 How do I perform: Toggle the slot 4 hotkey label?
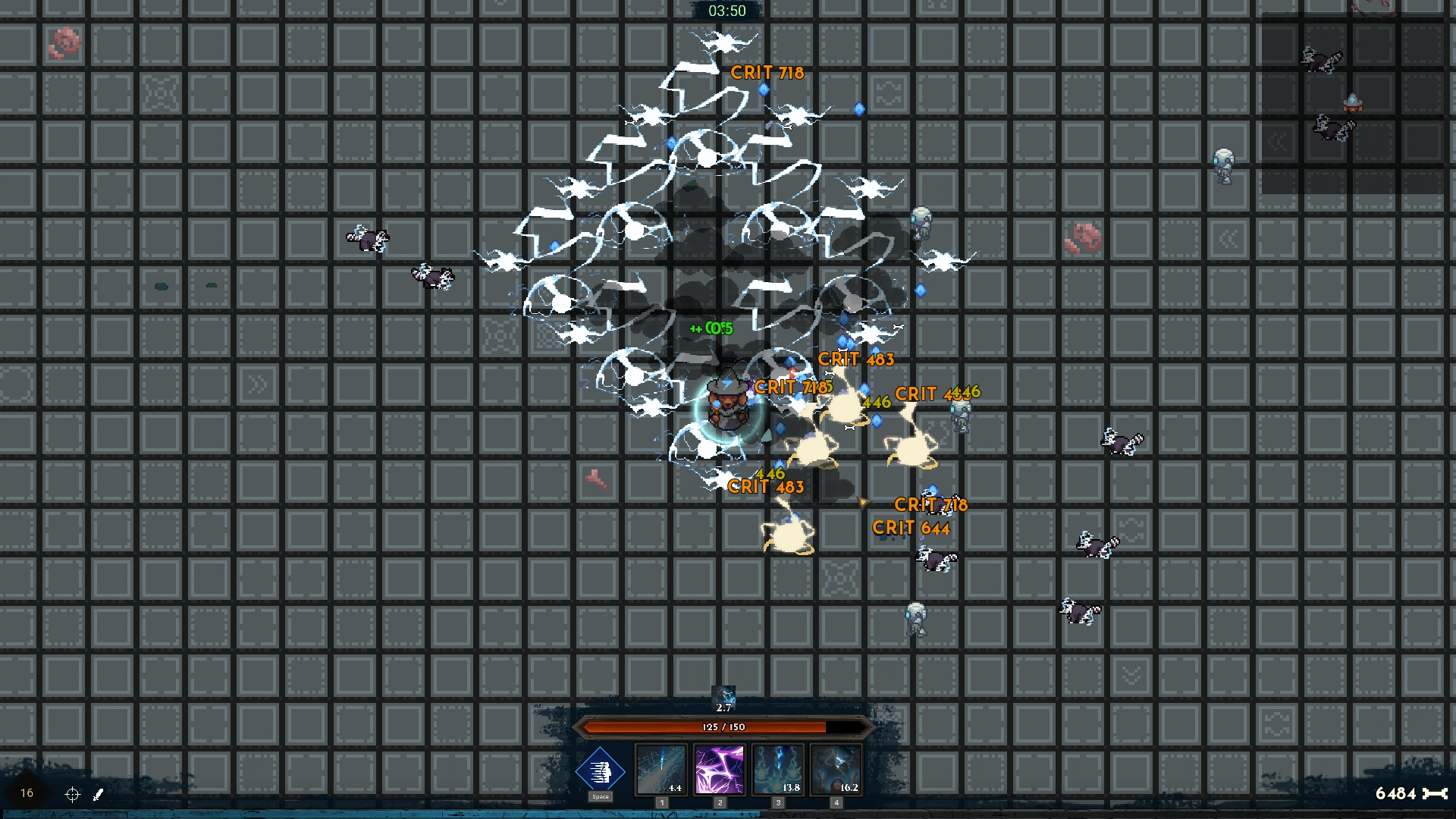click(836, 802)
